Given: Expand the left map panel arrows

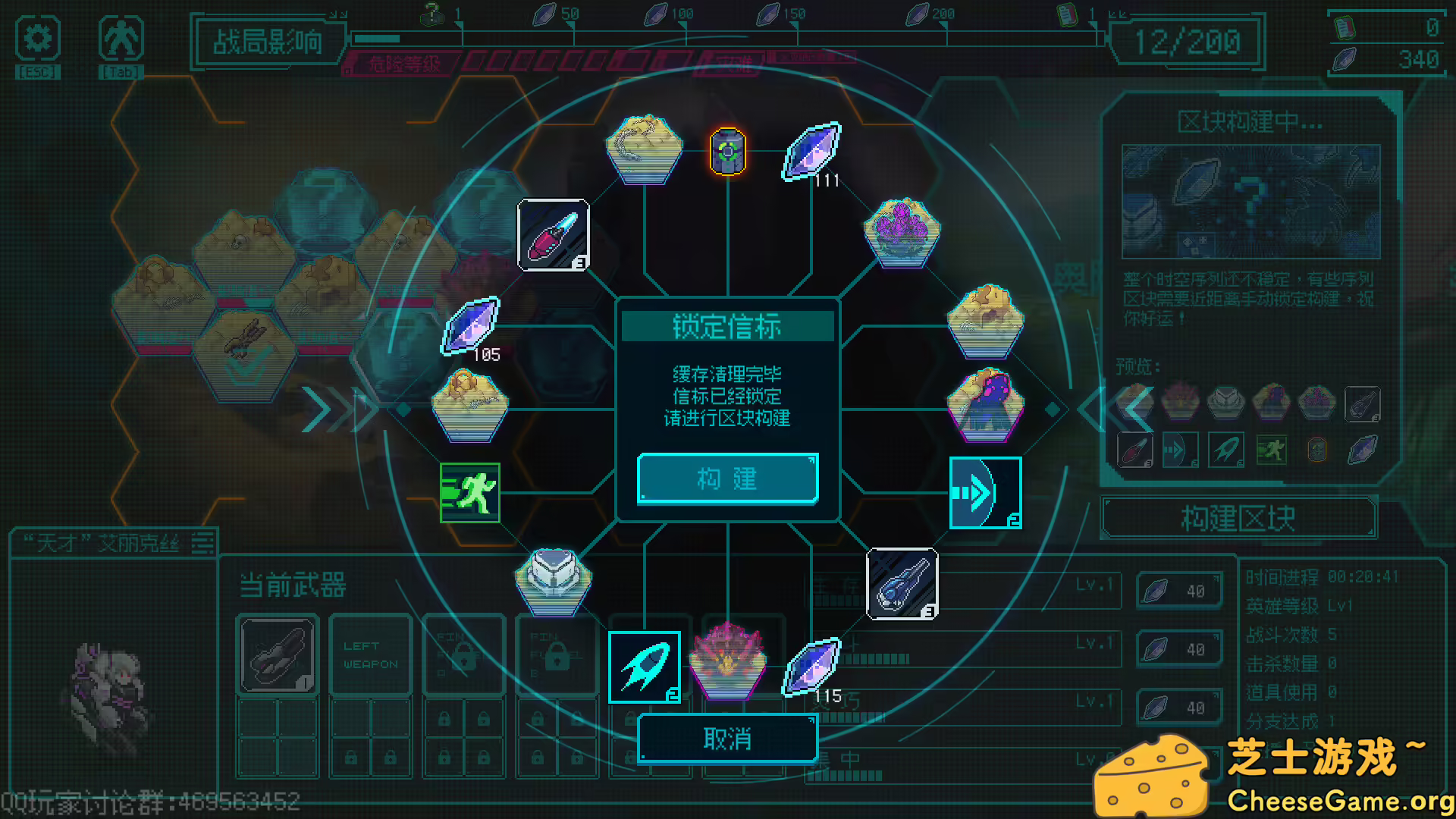Looking at the screenshot, I should coord(334,409).
